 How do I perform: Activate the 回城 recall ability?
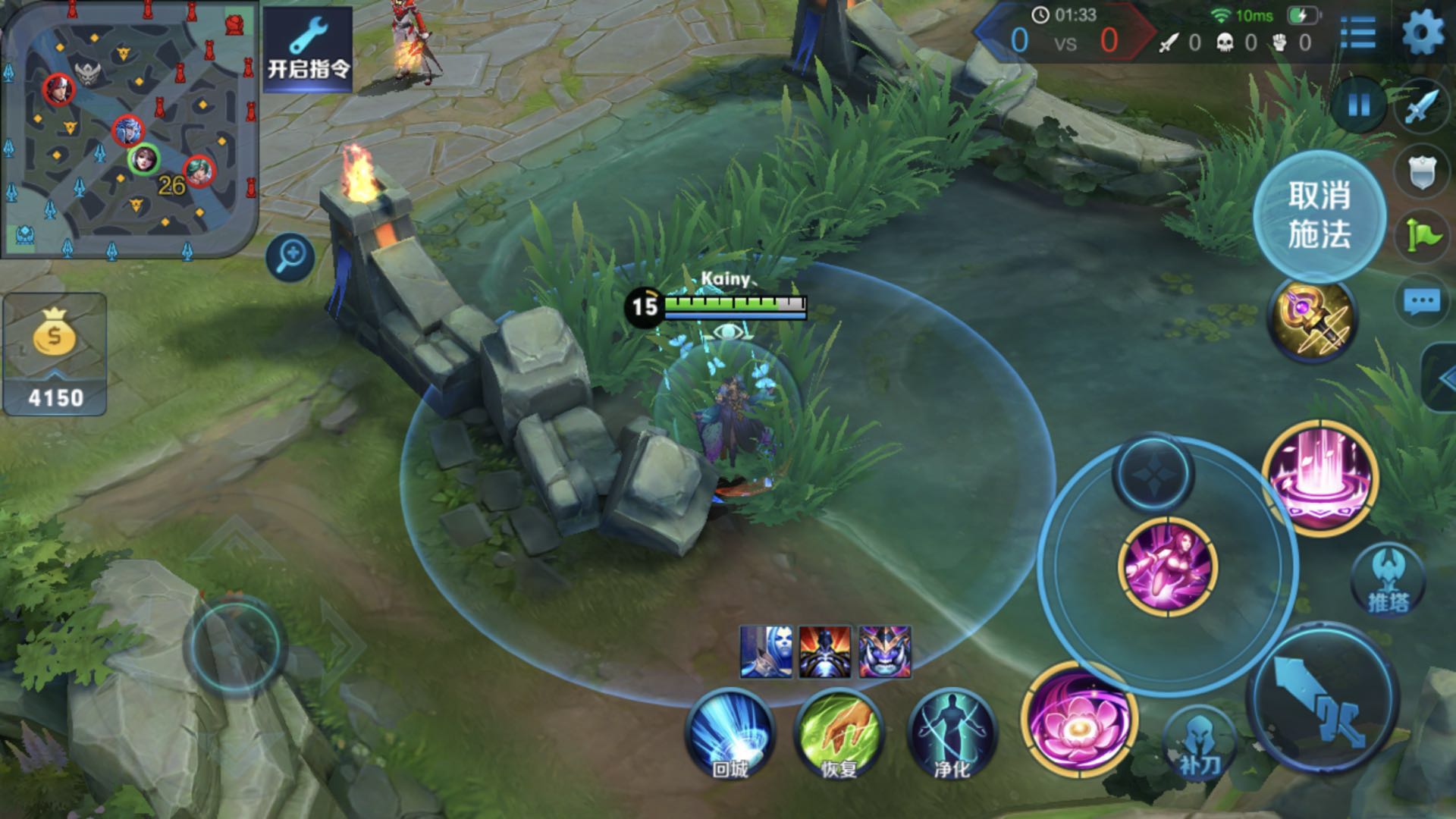click(x=730, y=734)
